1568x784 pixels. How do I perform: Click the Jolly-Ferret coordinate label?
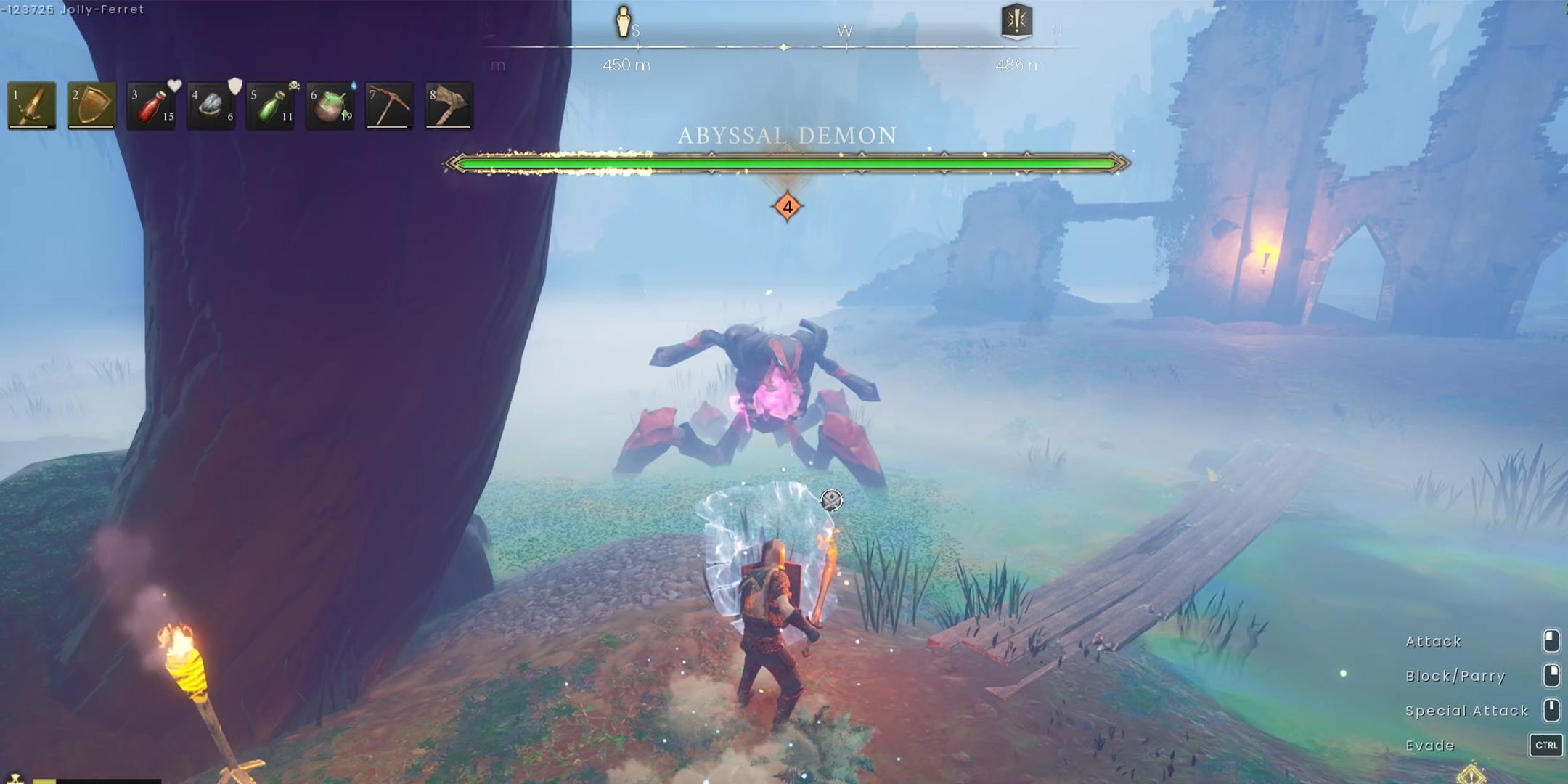pyautogui.click(x=73, y=10)
